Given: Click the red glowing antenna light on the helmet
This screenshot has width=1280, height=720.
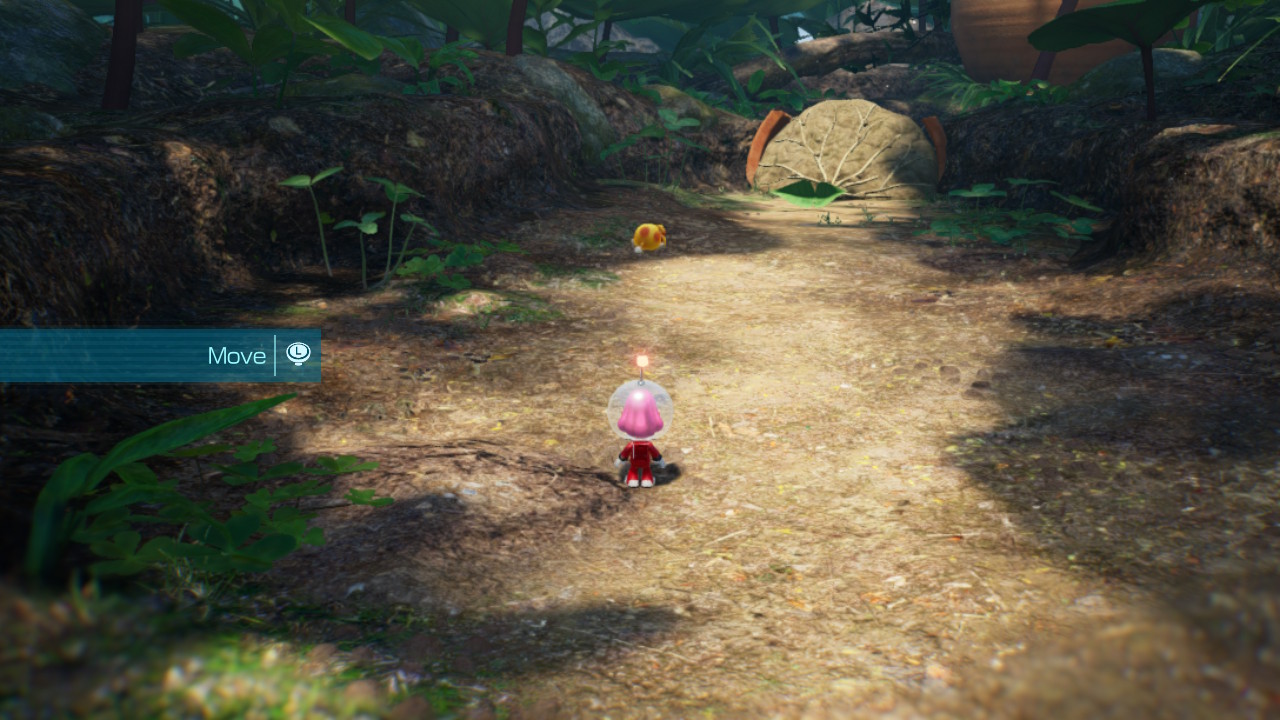Looking at the screenshot, I should (643, 359).
